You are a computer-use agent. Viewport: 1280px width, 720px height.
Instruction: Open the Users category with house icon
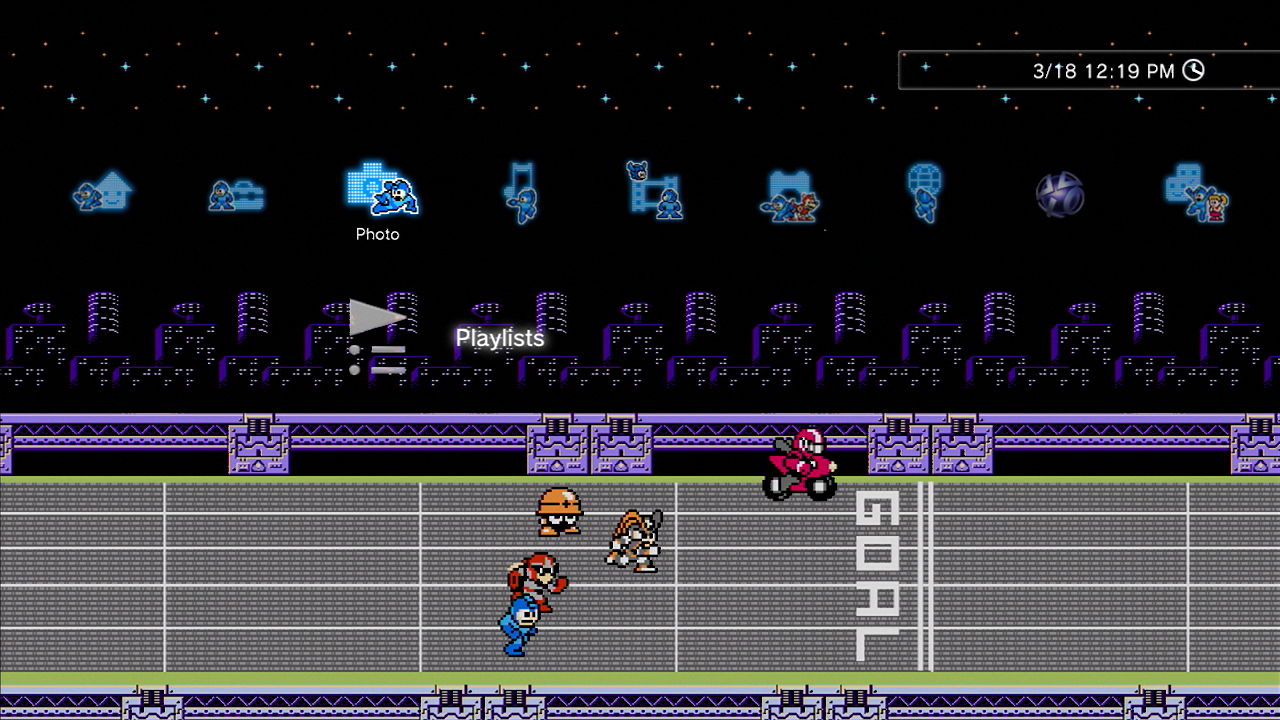102,190
